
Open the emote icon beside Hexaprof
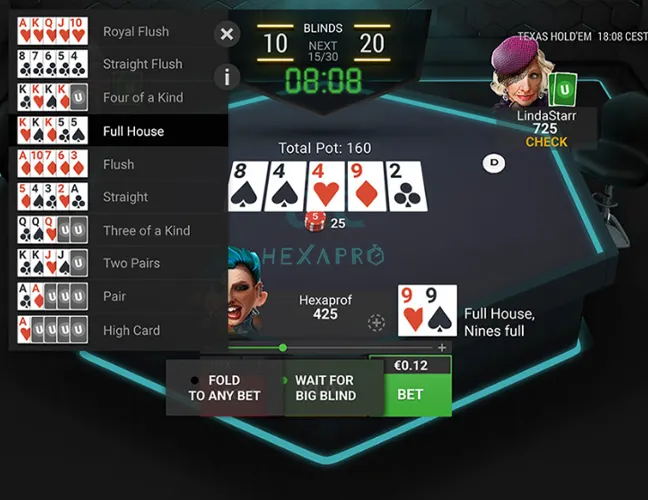(x=376, y=322)
